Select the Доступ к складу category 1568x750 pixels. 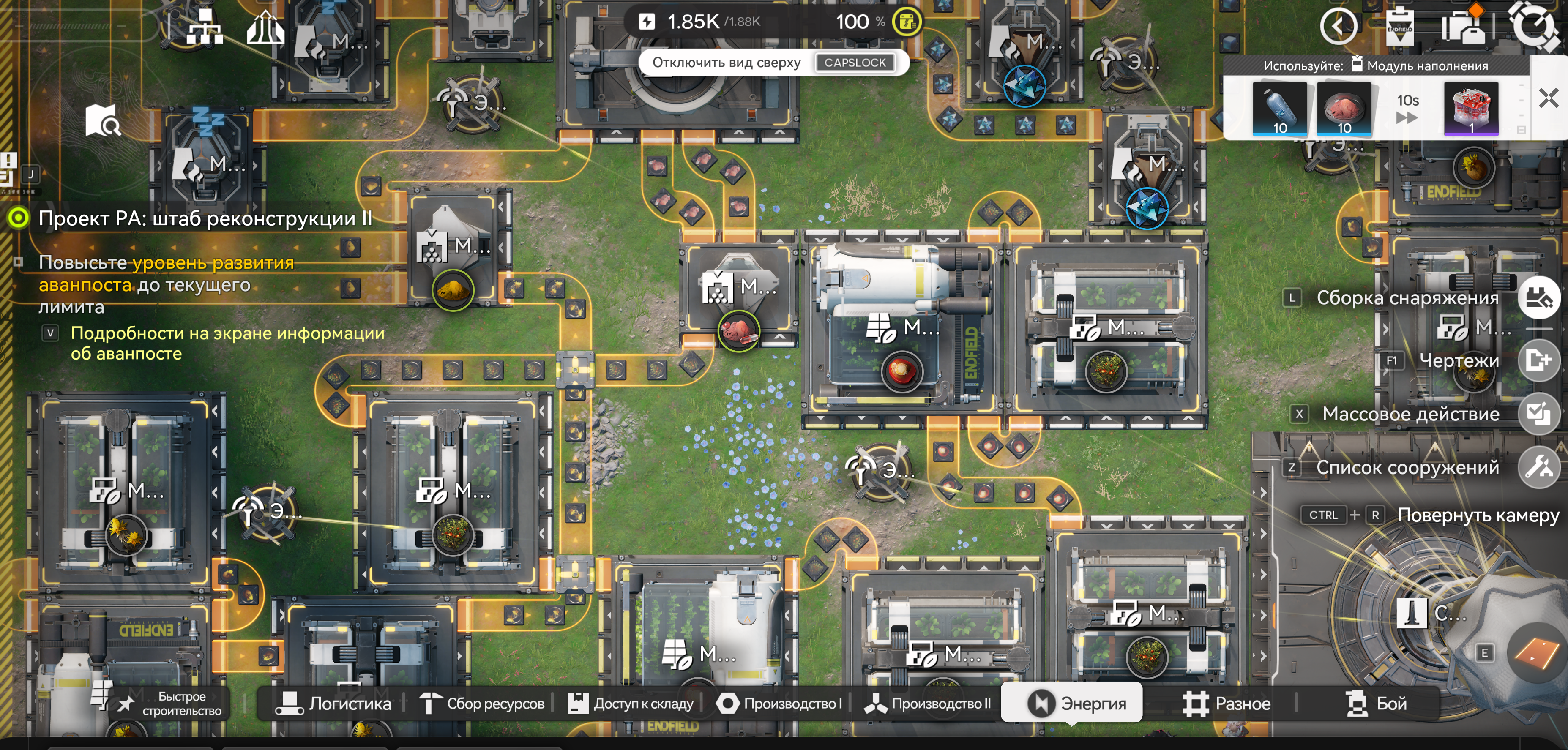pyautogui.click(x=631, y=703)
